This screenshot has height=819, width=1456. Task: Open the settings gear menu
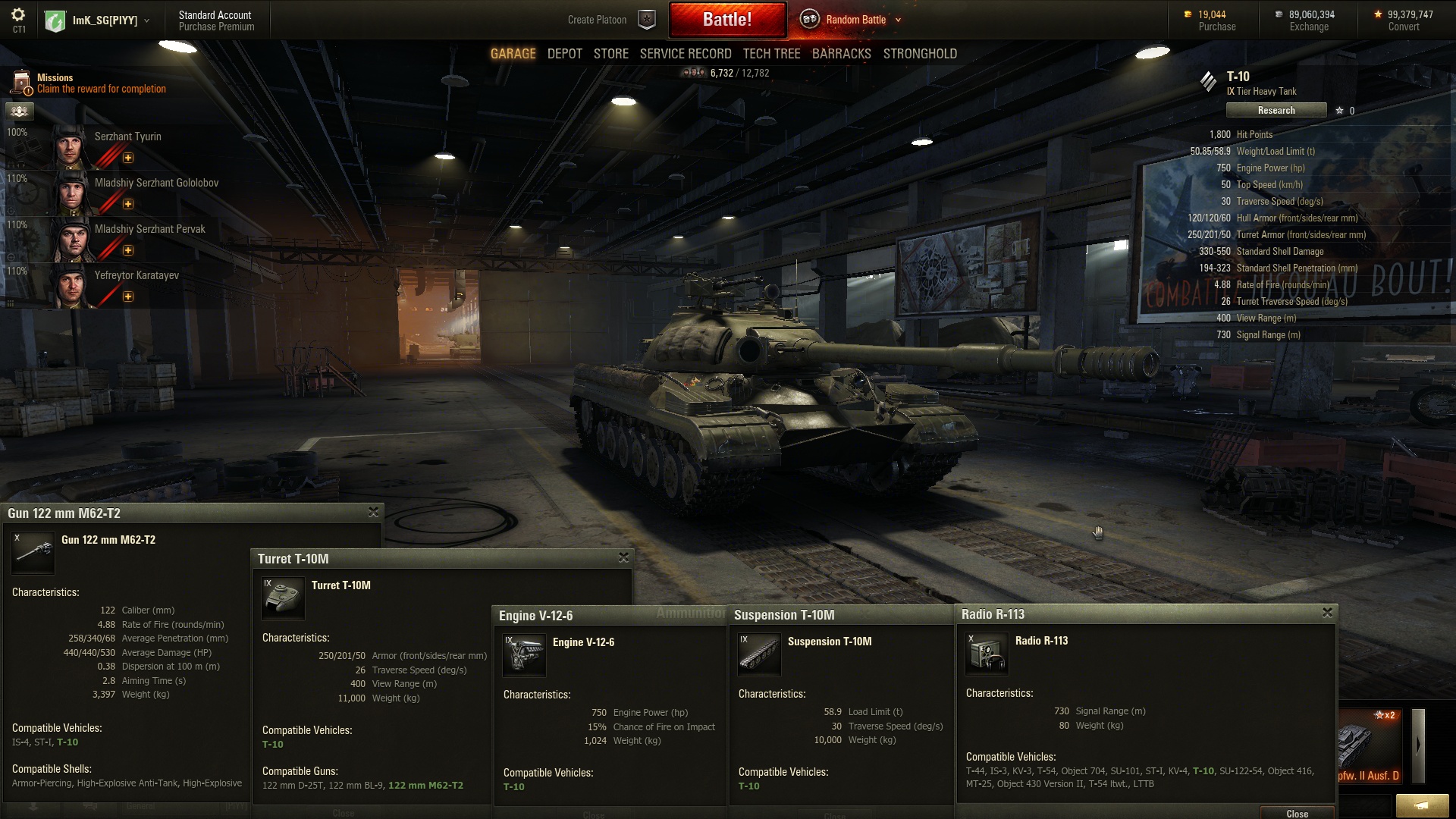point(19,15)
